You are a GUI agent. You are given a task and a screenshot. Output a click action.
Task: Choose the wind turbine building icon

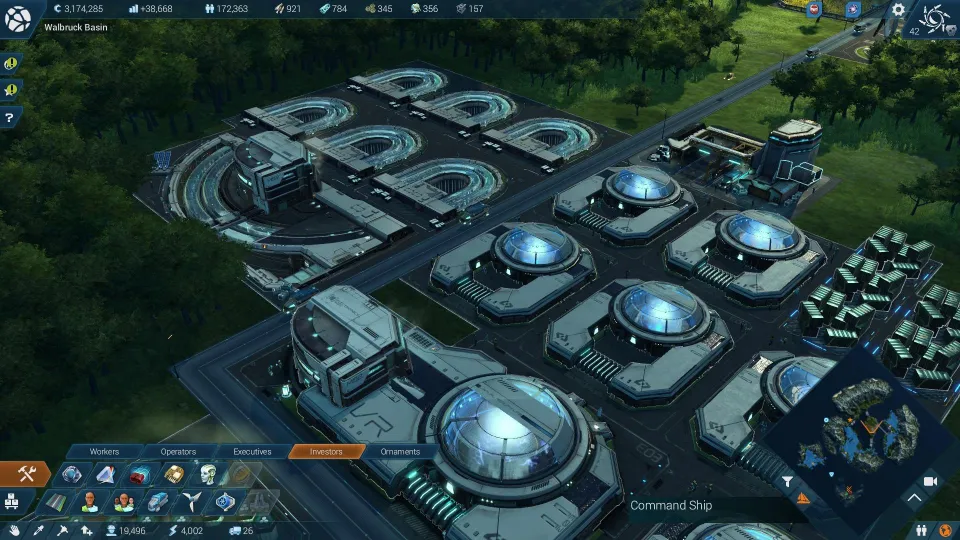(193, 501)
